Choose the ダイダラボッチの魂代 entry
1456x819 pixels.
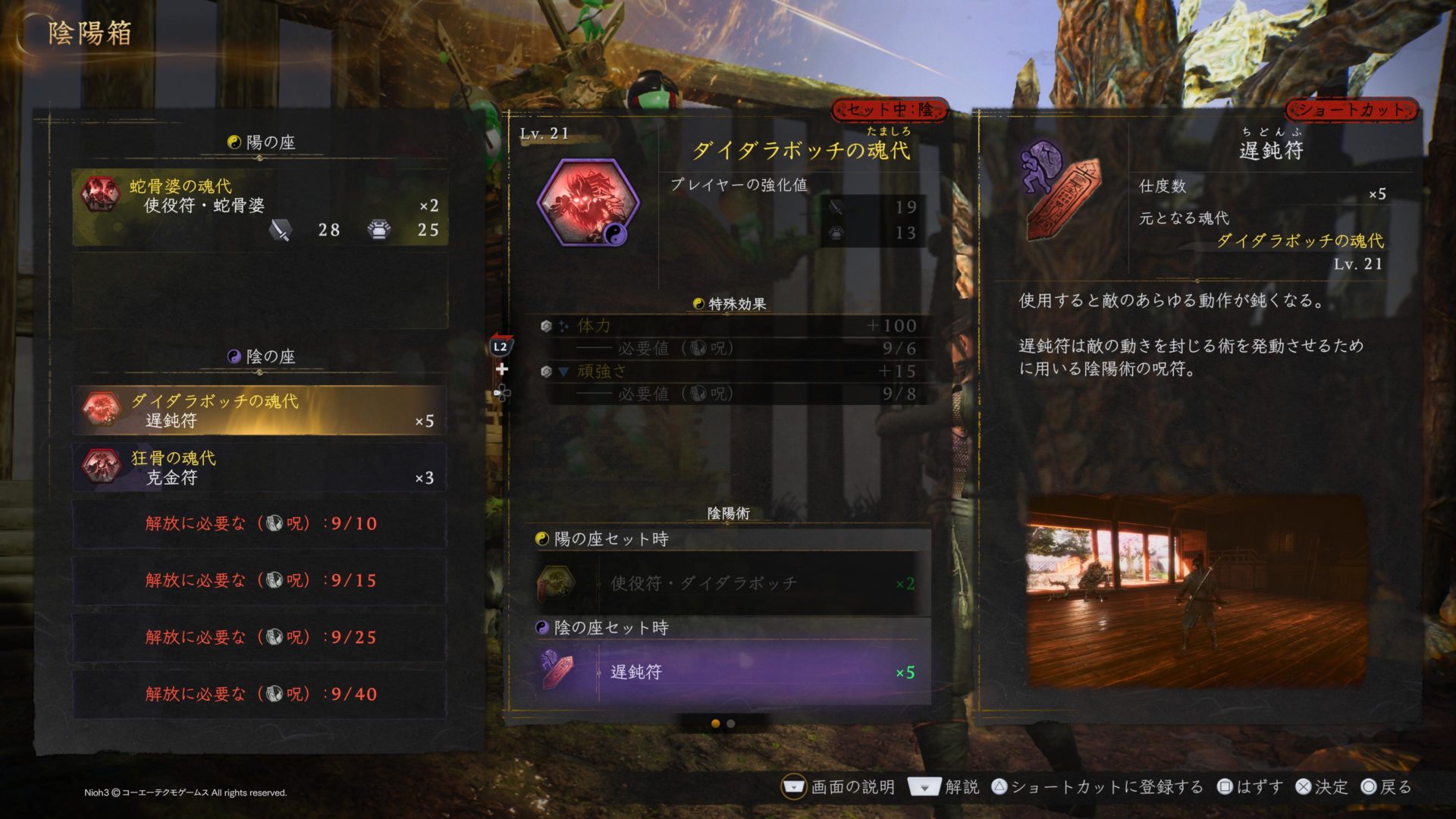[259, 410]
